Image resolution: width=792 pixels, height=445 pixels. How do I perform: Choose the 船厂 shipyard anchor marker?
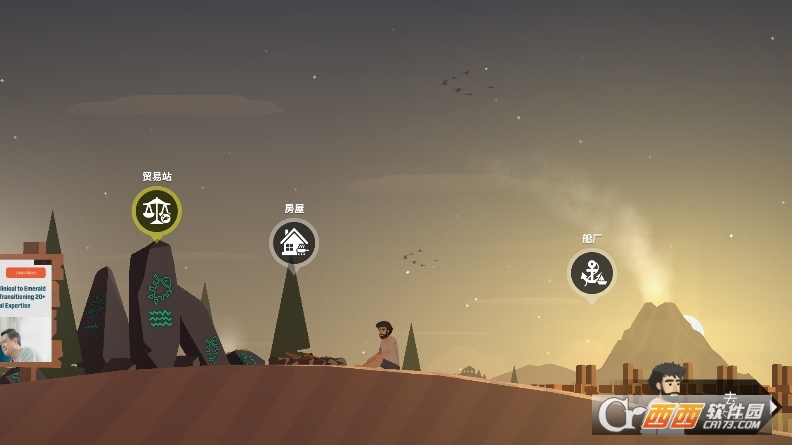[x=591, y=272]
